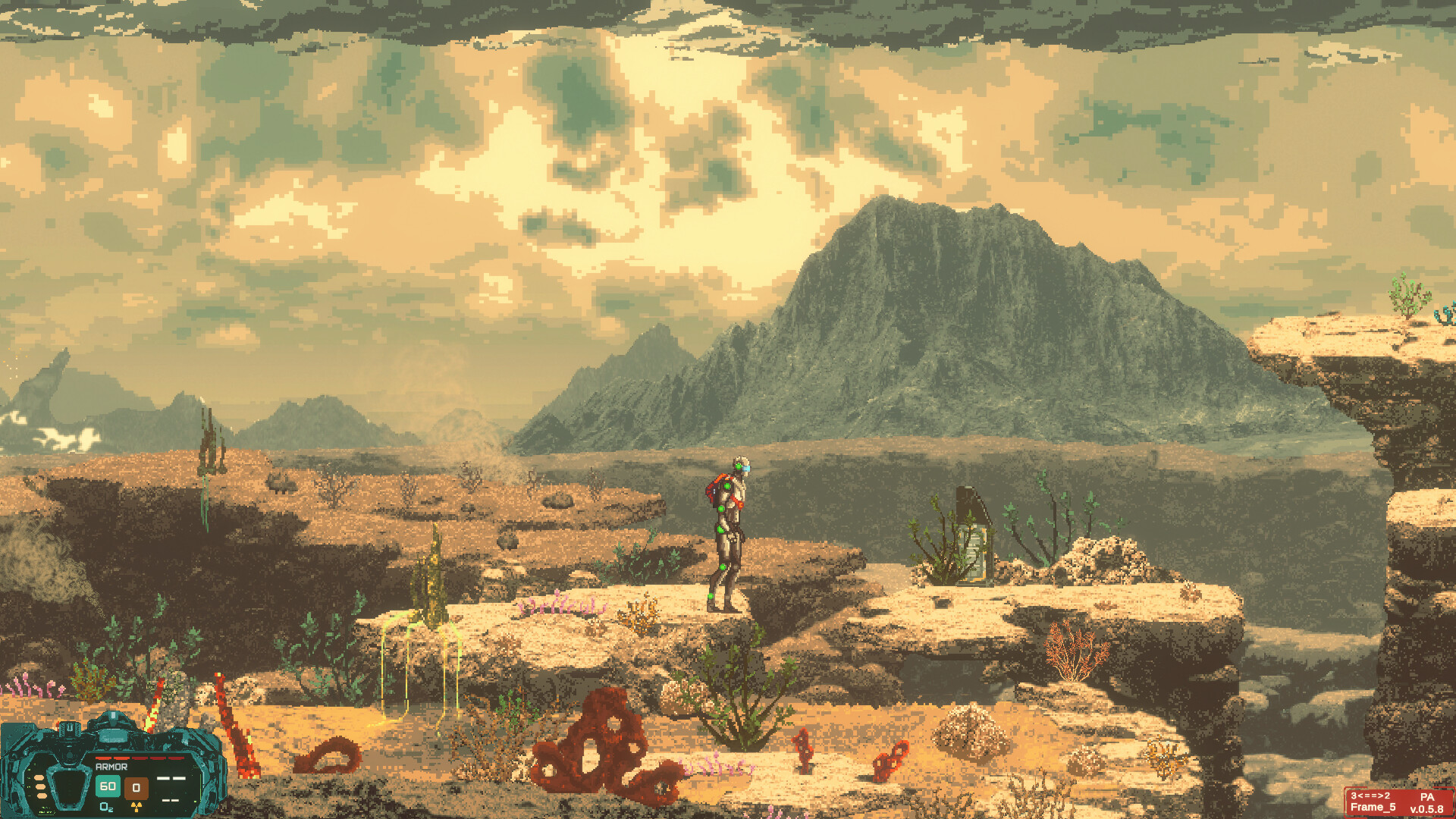Viewport: 1456px width, 819px height.
Task: Toggle the middle orange indicator light
Action: tap(41, 788)
